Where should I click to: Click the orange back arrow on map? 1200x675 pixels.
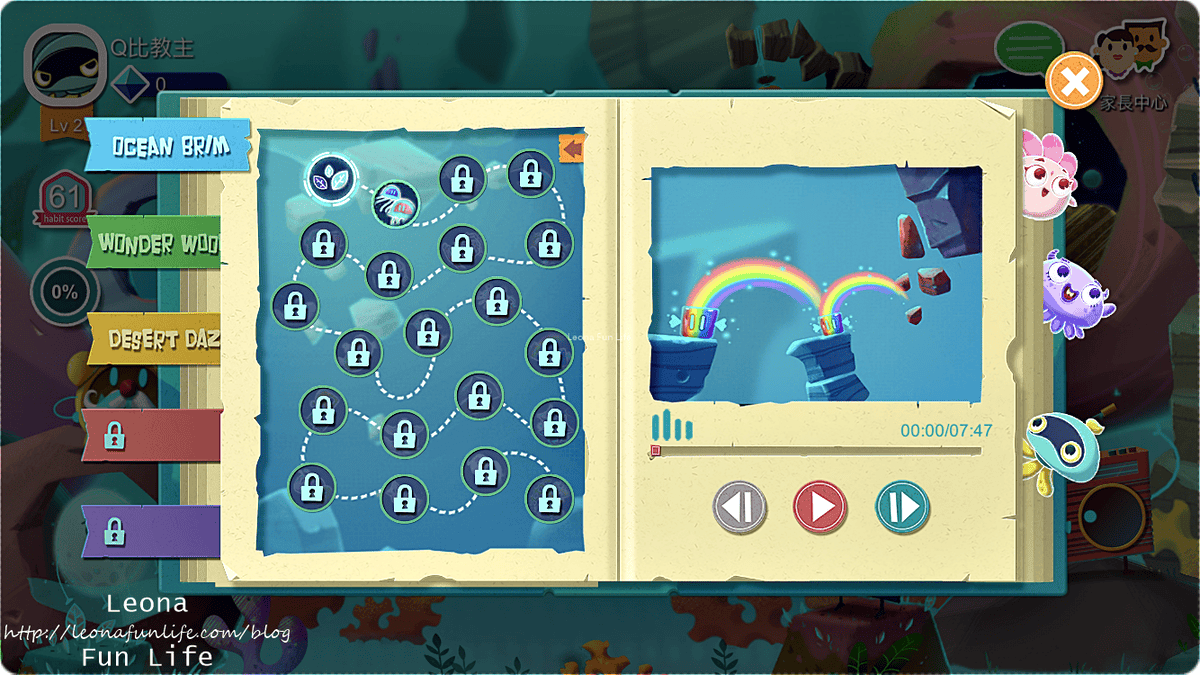pos(571,150)
